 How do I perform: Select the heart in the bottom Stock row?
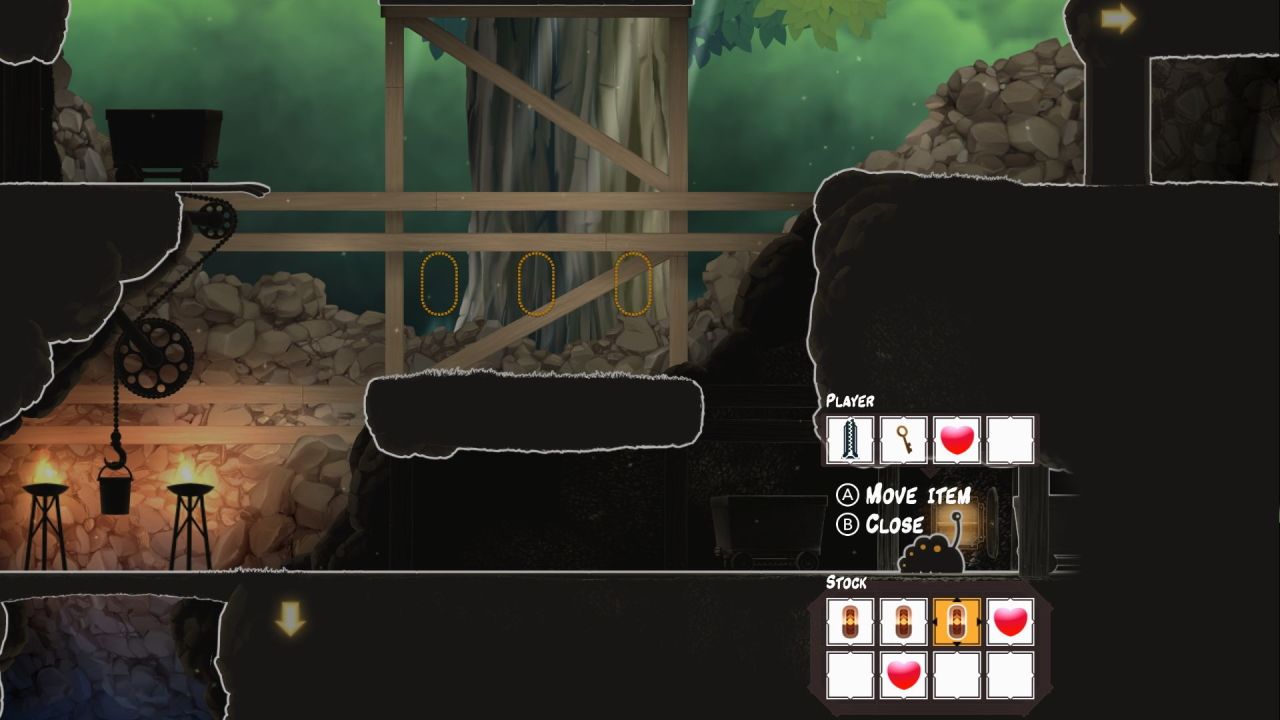[x=903, y=676]
